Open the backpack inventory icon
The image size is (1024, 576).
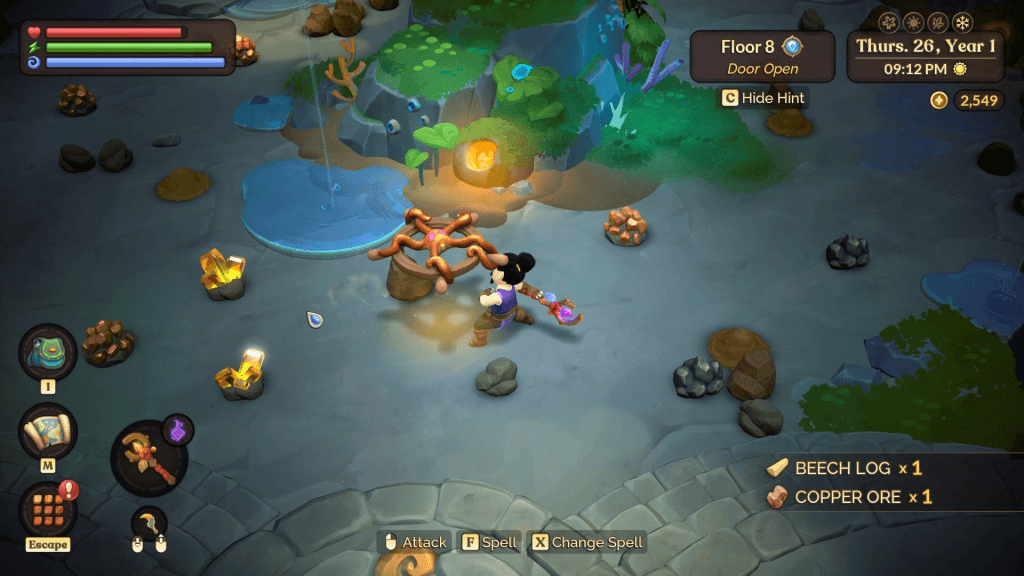pos(47,353)
